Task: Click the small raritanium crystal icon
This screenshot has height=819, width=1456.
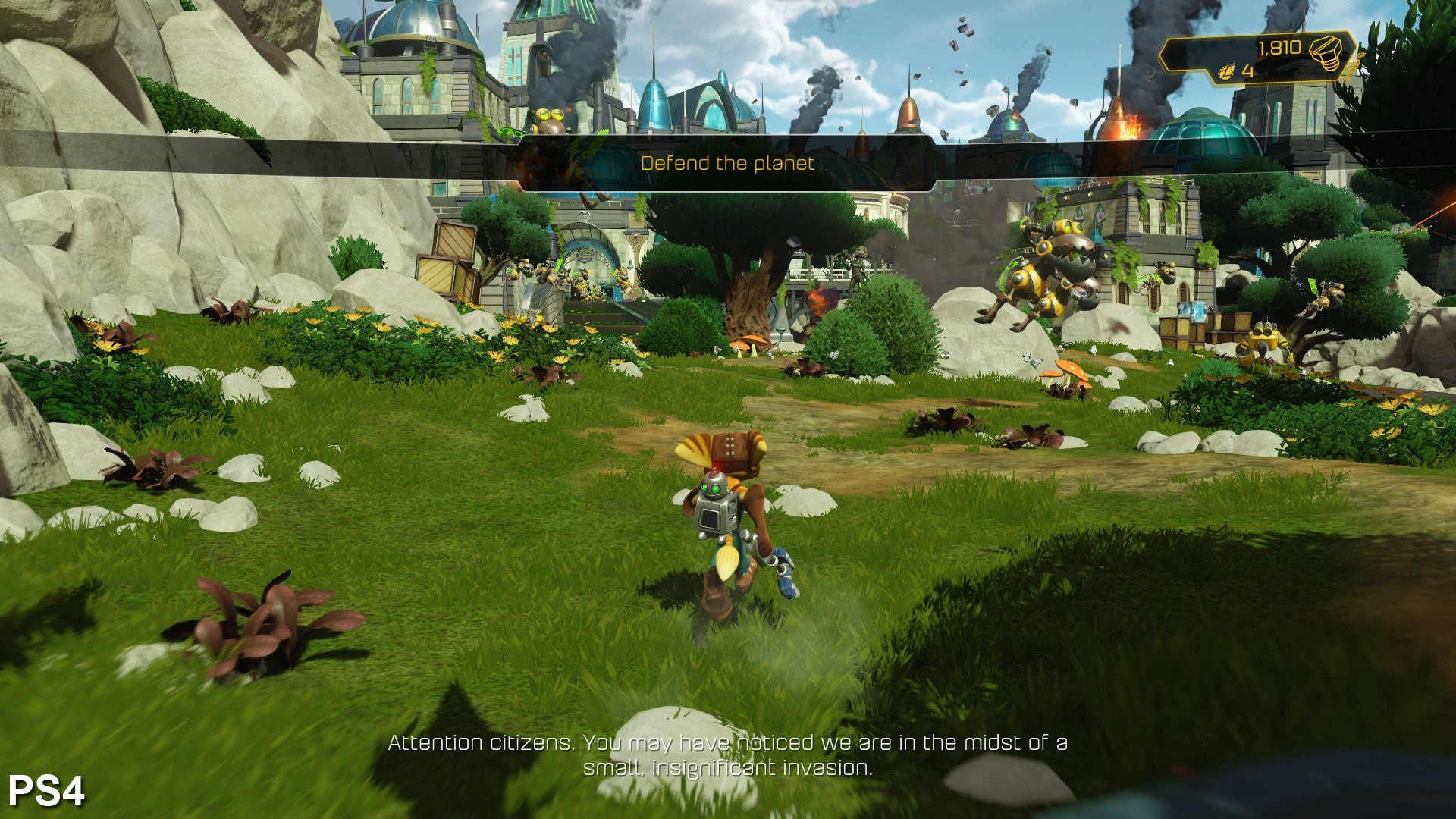Action: (1226, 72)
